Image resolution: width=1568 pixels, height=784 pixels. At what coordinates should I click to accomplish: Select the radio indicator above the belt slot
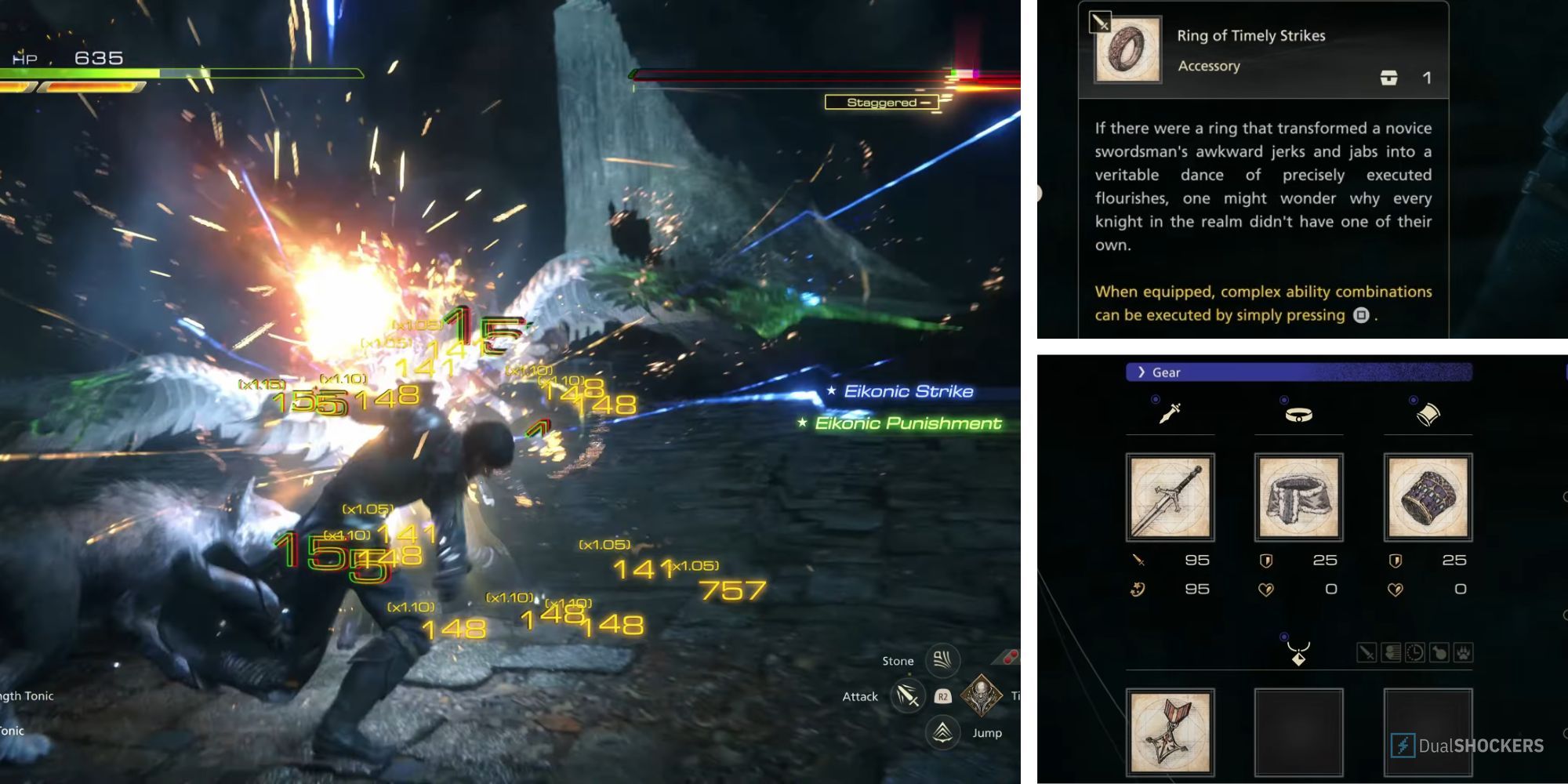click(1283, 399)
